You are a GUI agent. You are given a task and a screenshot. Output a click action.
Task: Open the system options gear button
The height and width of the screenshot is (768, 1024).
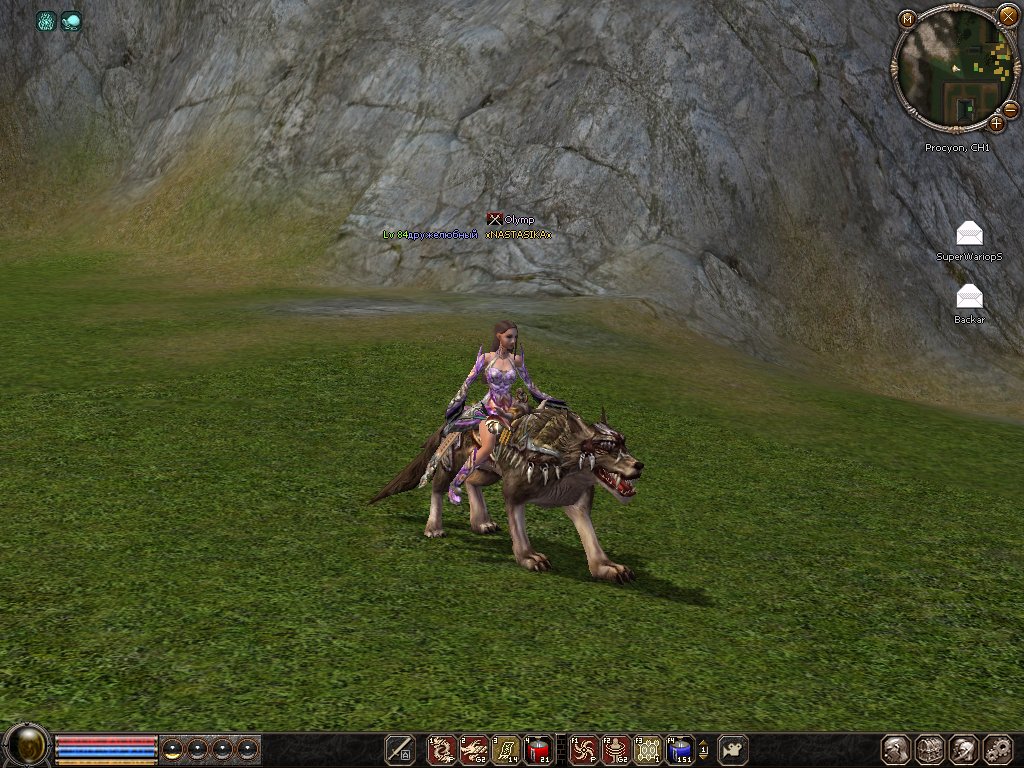(998, 749)
